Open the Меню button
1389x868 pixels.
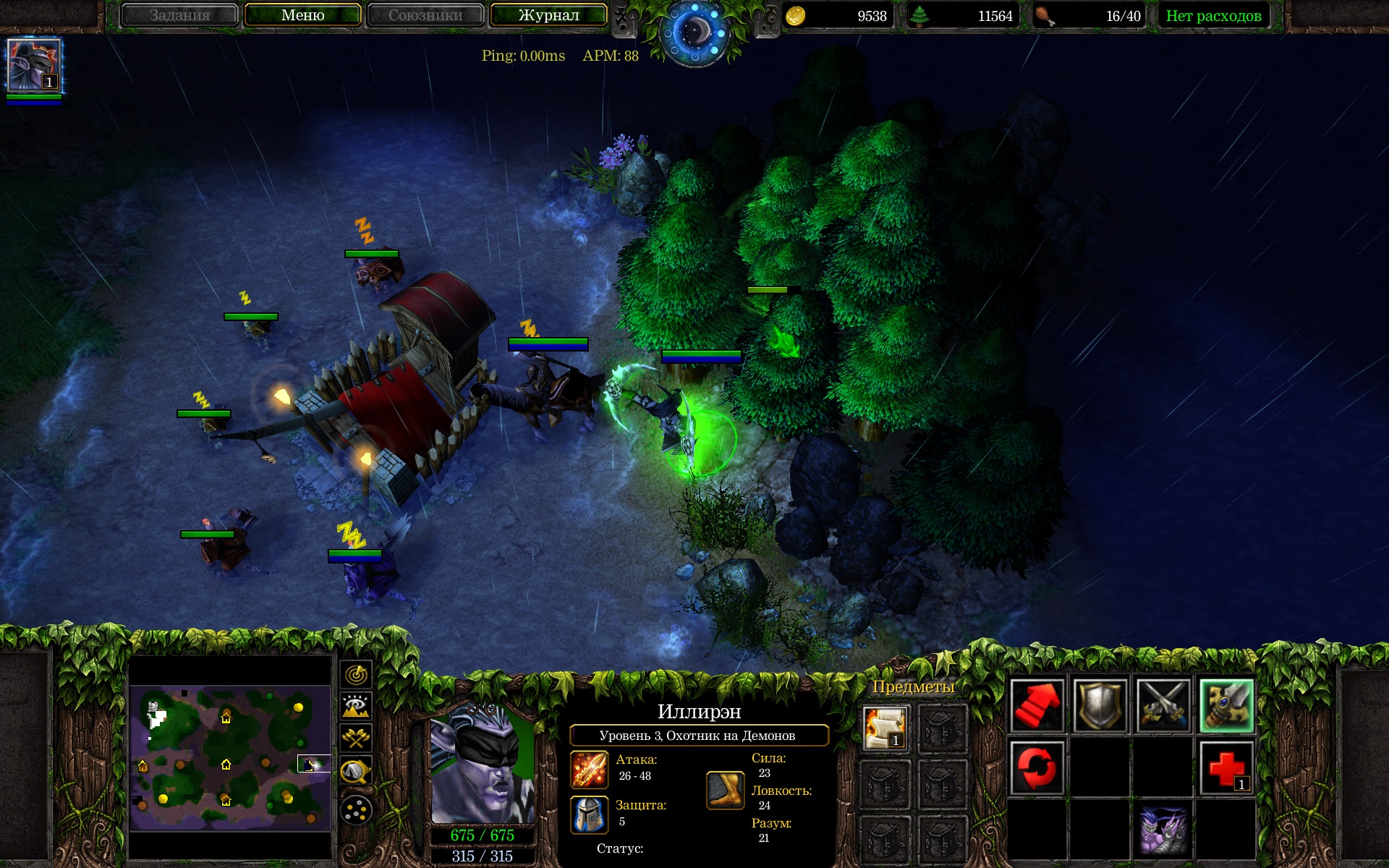tap(302, 15)
